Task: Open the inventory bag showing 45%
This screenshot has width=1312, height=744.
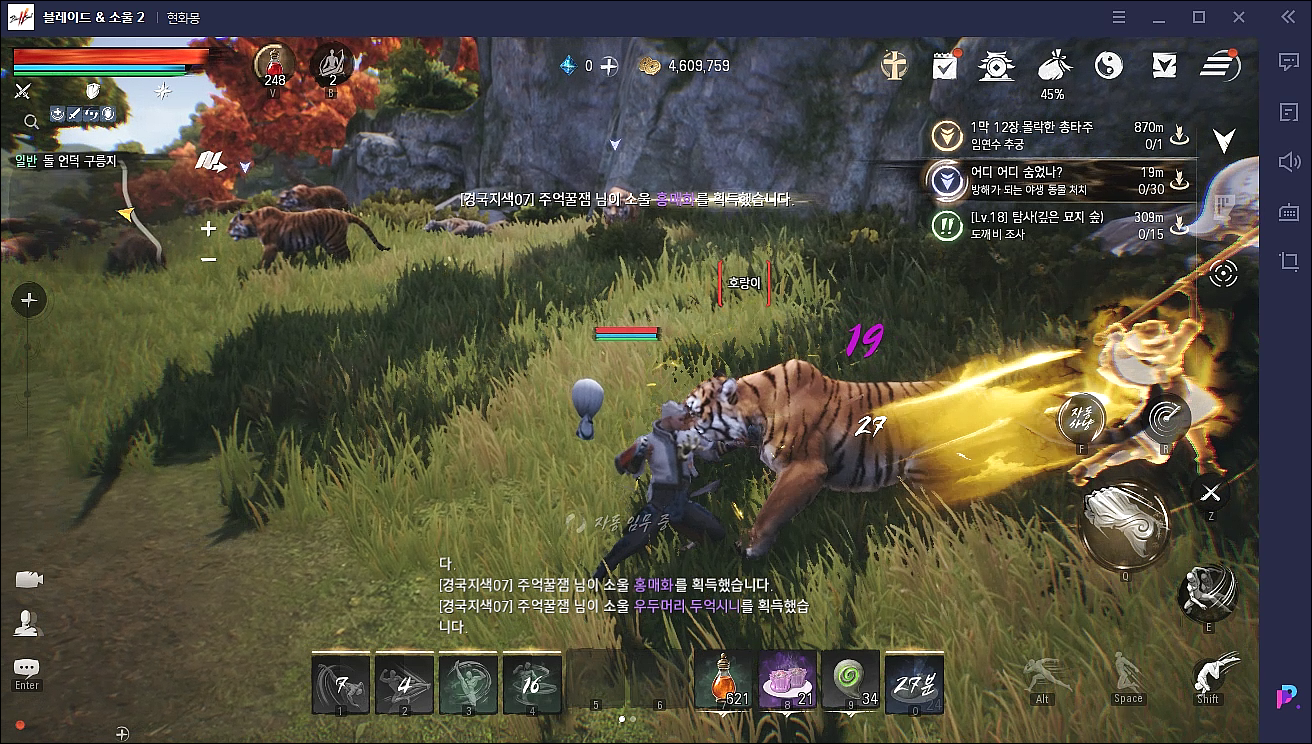Action: 1052,66
